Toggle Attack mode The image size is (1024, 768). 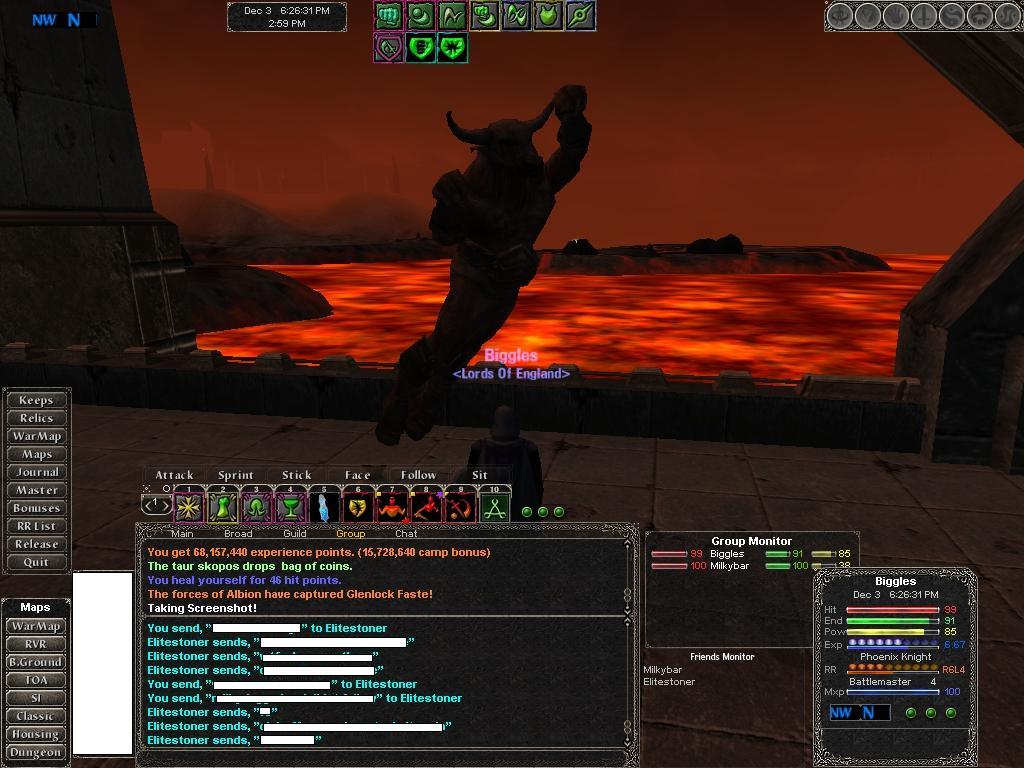(174, 475)
